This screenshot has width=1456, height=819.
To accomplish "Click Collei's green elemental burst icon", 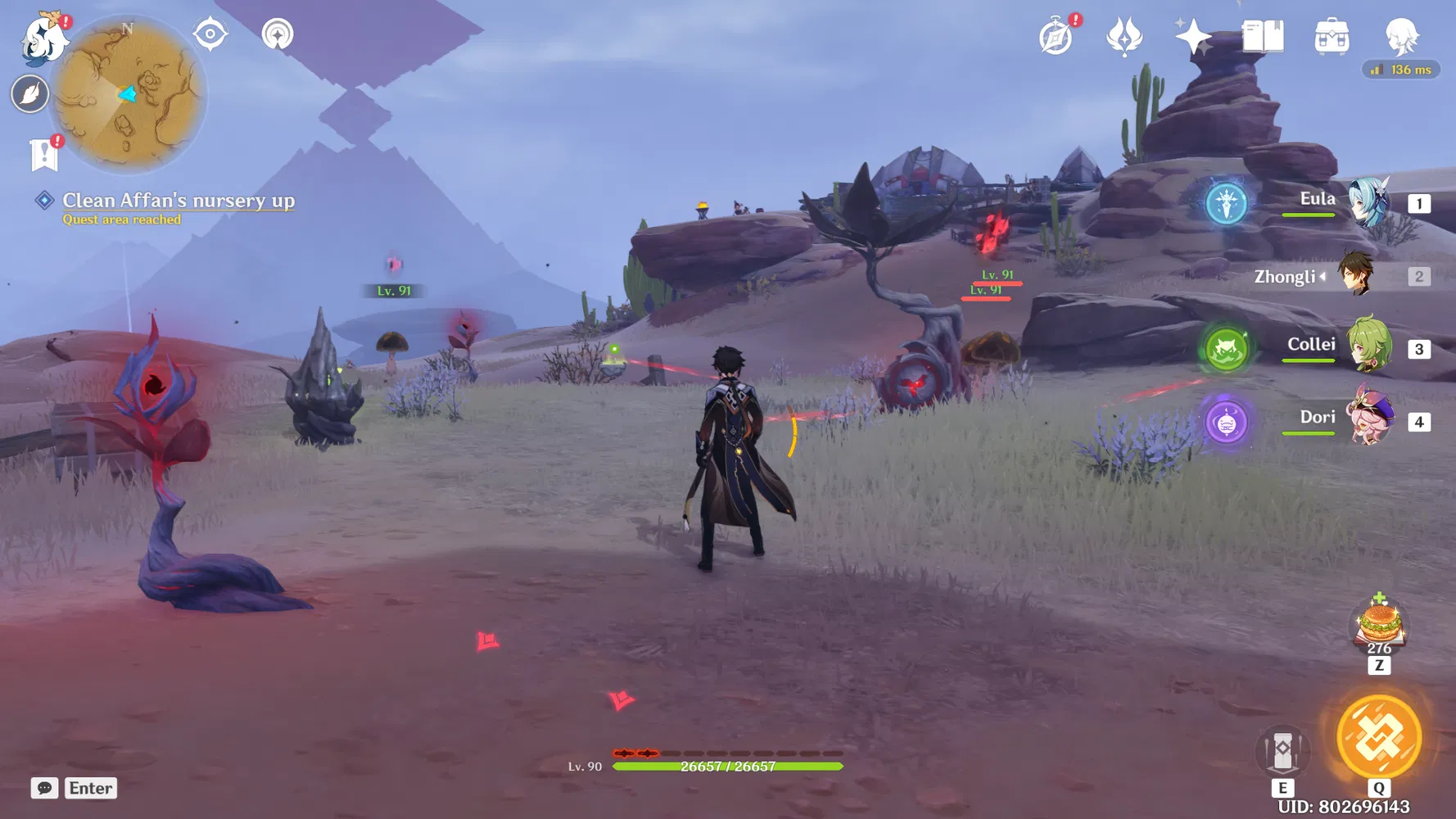I will pos(1226,347).
